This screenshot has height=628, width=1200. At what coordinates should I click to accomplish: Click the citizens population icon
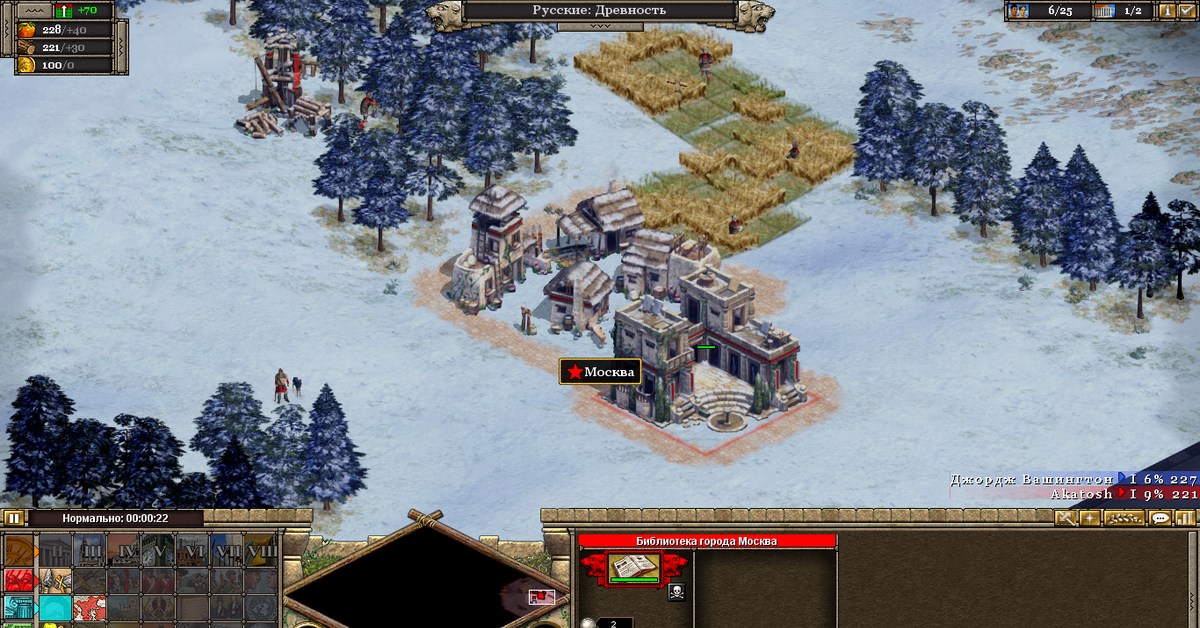[x=1018, y=11]
